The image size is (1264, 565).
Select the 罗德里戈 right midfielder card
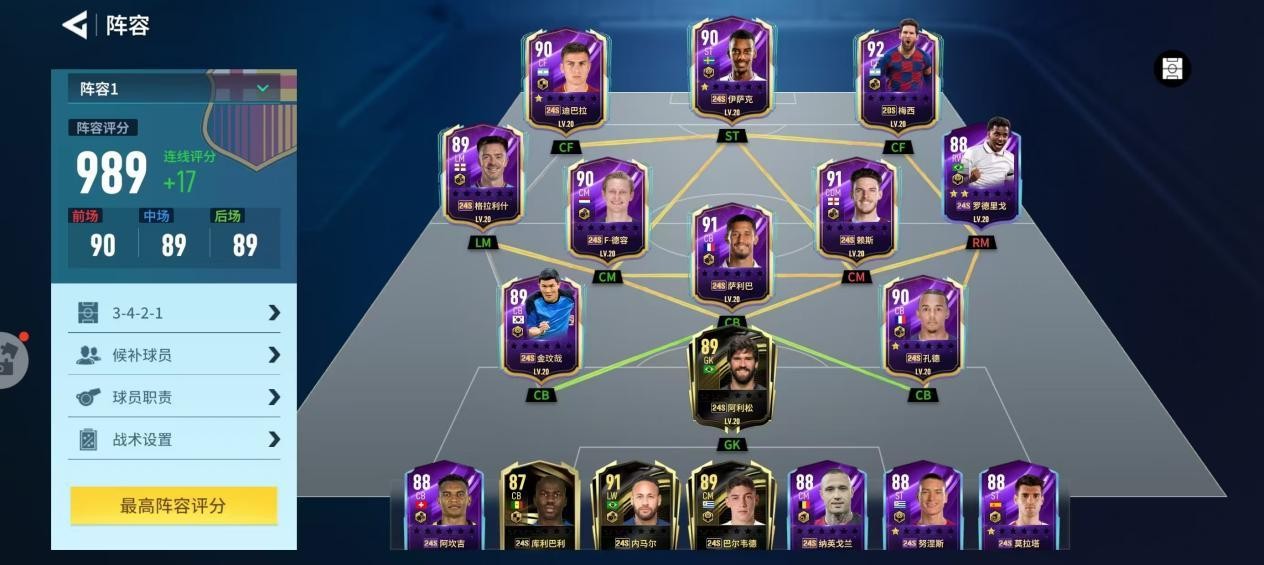[x=981, y=175]
